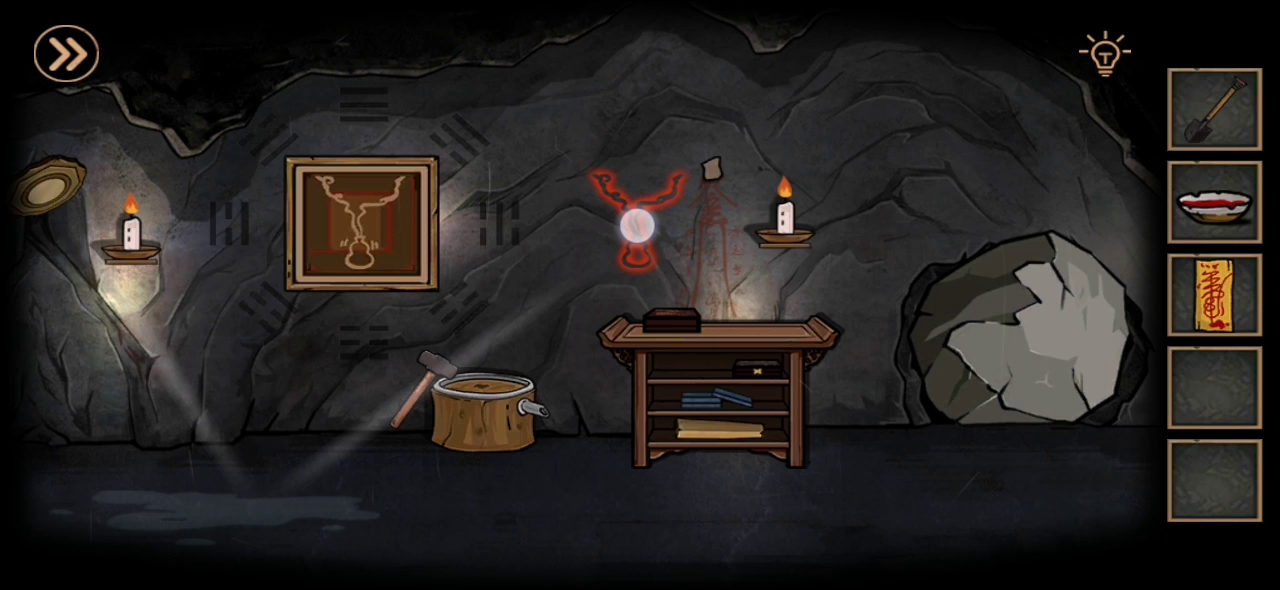The width and height of the screenshot is (1280, 590).
Task: Select the yellow talisman paper slot
Action: [x=1214, y=295]
